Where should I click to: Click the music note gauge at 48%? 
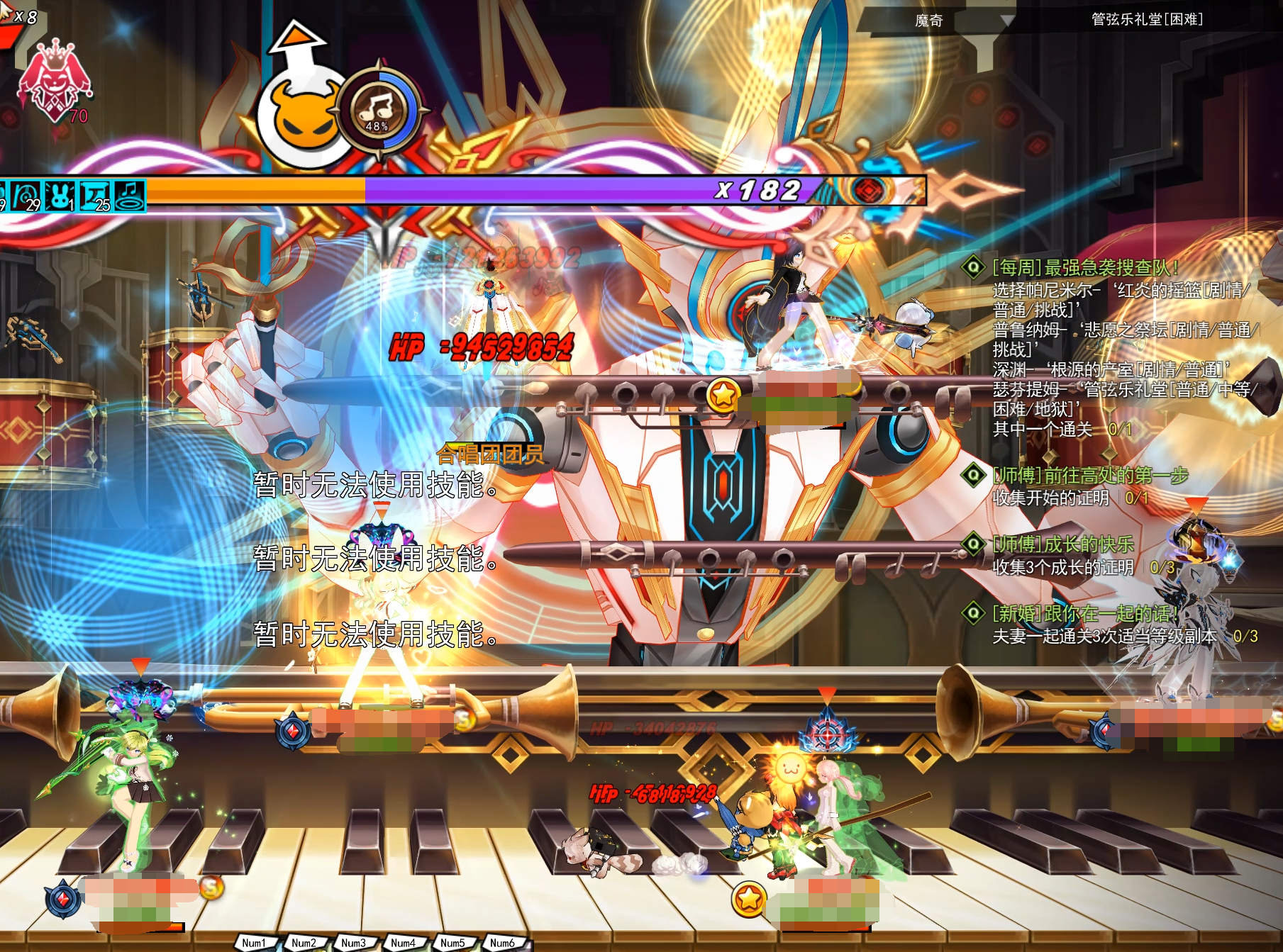click(378, 110)
